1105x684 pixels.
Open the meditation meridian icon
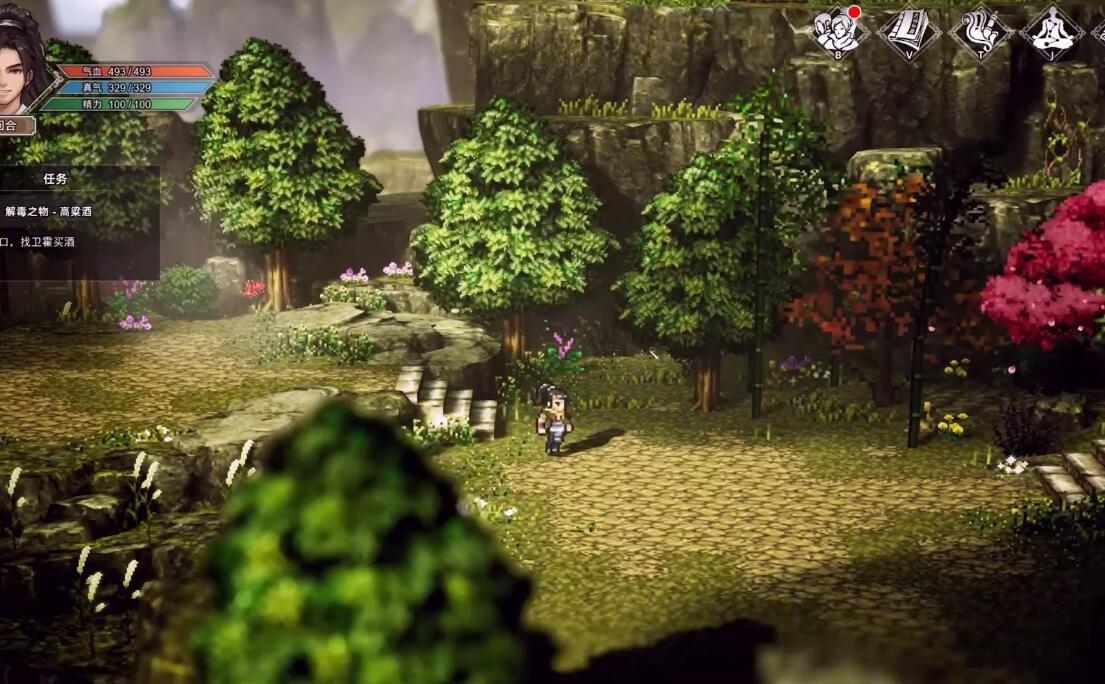coord(1052,32)
